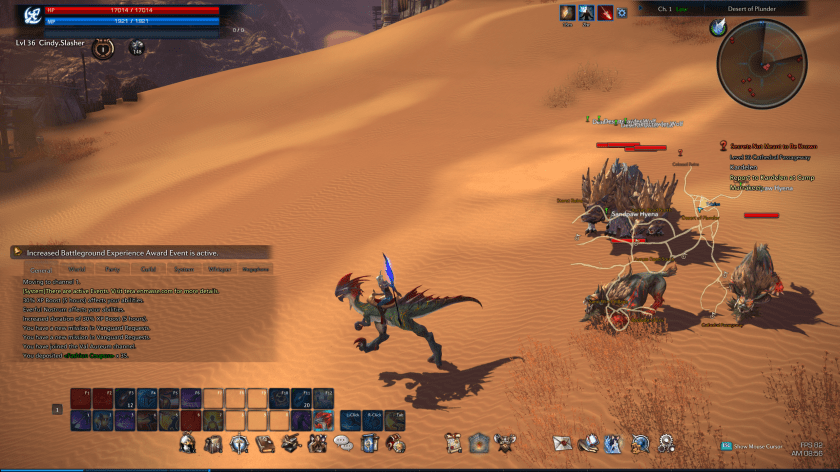
Task: Open the skill book icon
Action: point(265,443)
